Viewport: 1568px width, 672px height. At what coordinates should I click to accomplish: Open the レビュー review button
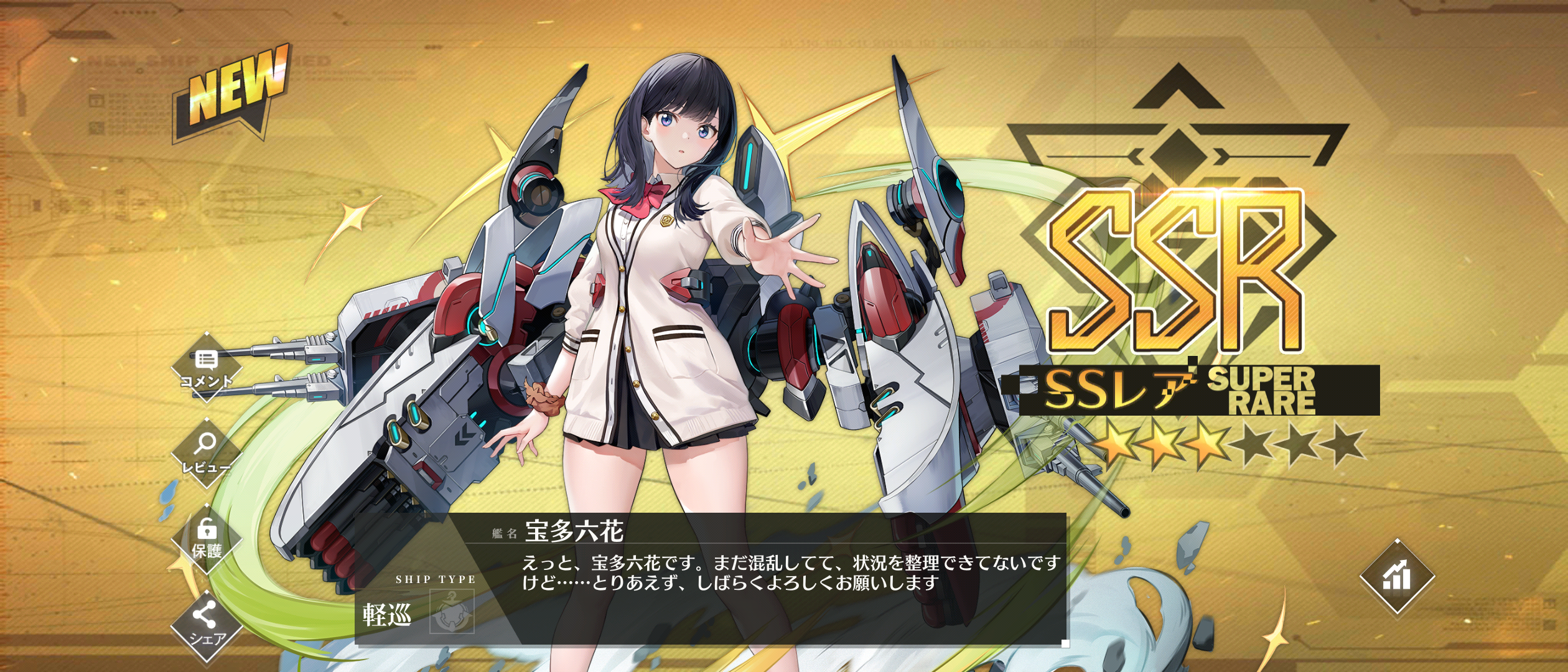pos(206,452)
